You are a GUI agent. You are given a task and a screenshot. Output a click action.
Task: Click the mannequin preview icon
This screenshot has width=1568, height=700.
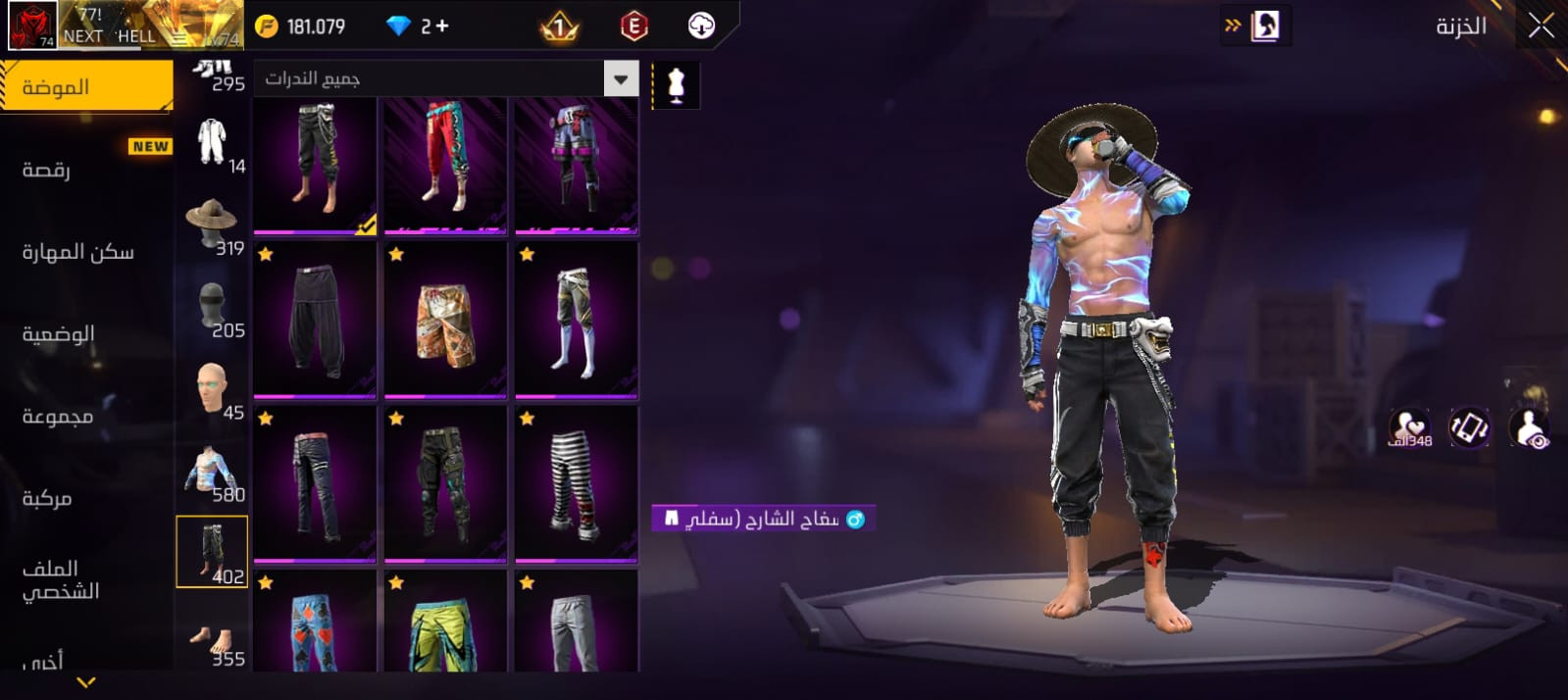pos(676,85)
